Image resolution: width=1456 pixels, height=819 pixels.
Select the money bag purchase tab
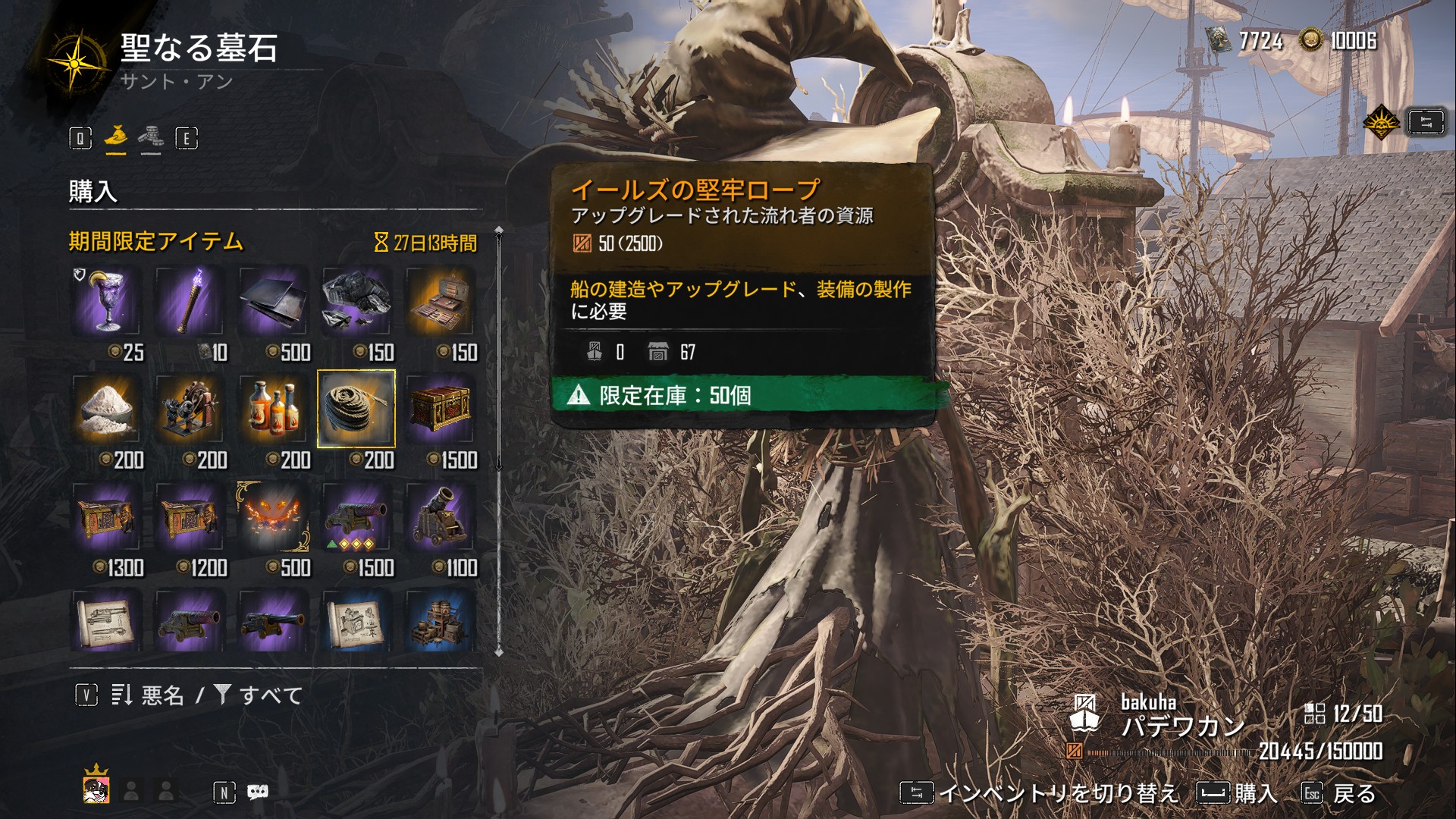115,137
